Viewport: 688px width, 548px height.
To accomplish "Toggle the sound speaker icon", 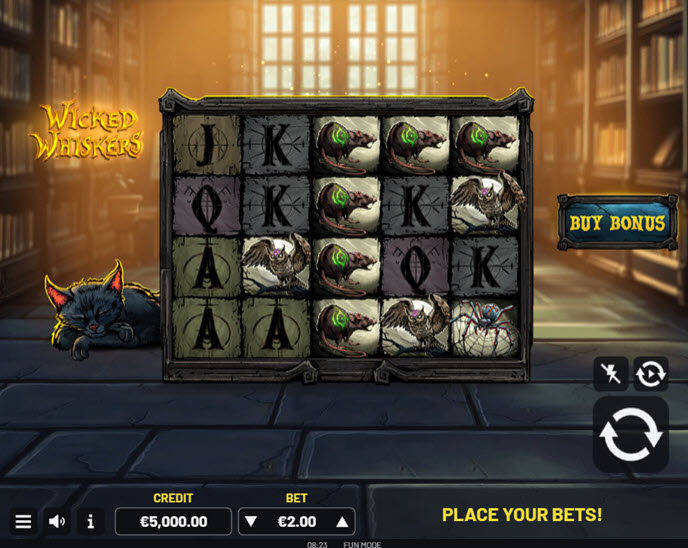I will pos(57,521).
